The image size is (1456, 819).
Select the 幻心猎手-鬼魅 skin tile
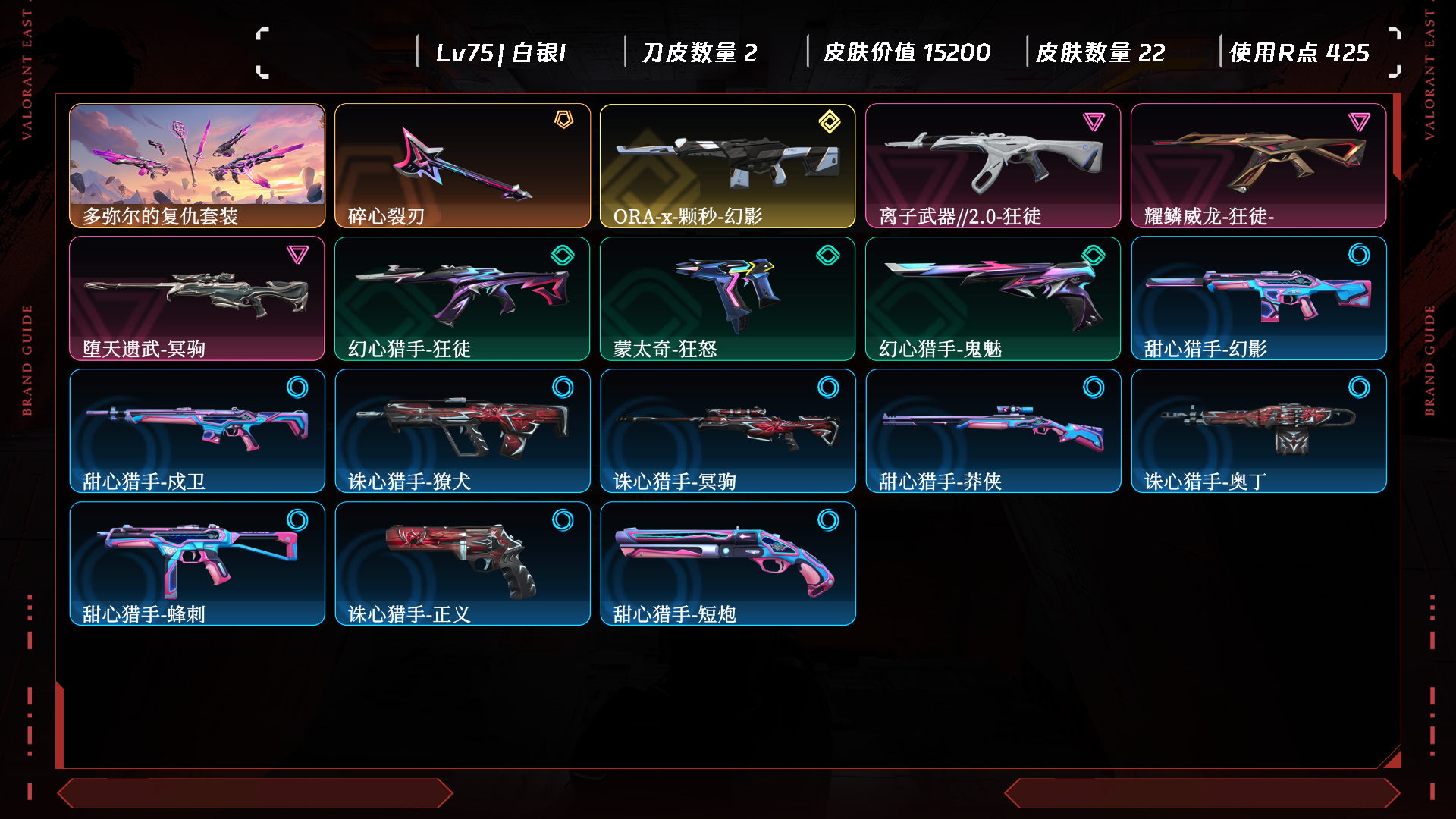click(993, 298)
